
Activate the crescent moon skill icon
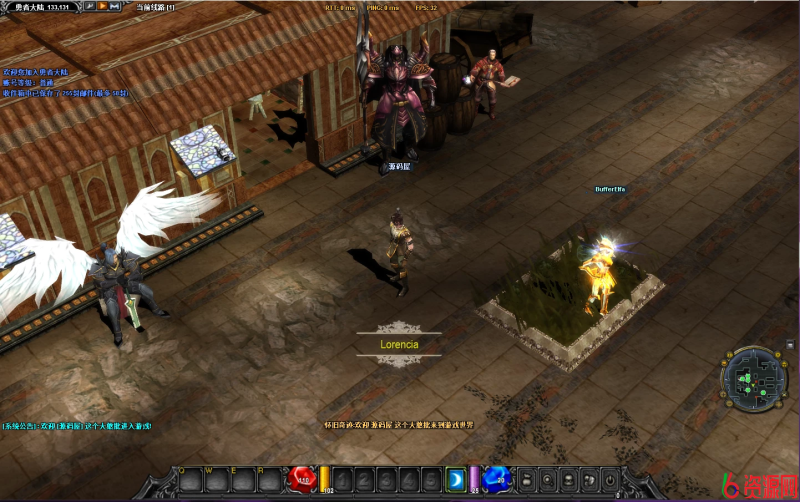pos(455,479)
